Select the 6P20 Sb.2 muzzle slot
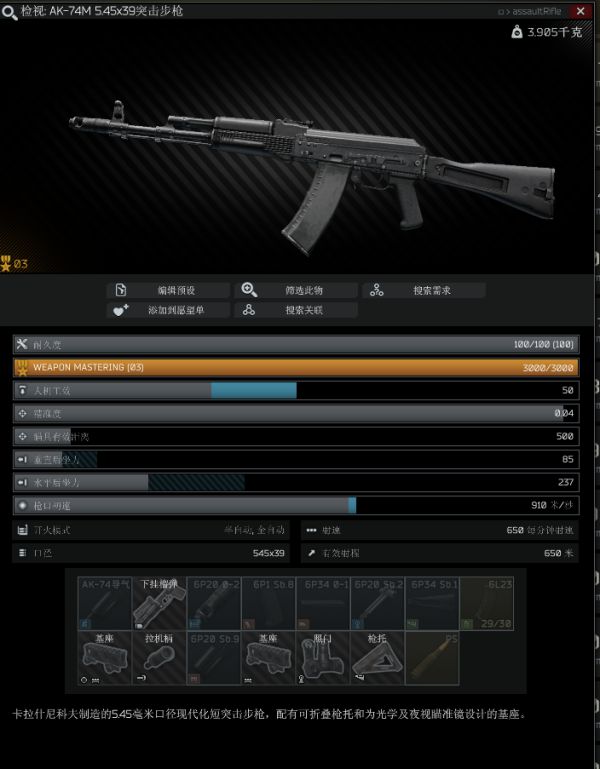Screen dimensions: 600x769 coord(377,603)
